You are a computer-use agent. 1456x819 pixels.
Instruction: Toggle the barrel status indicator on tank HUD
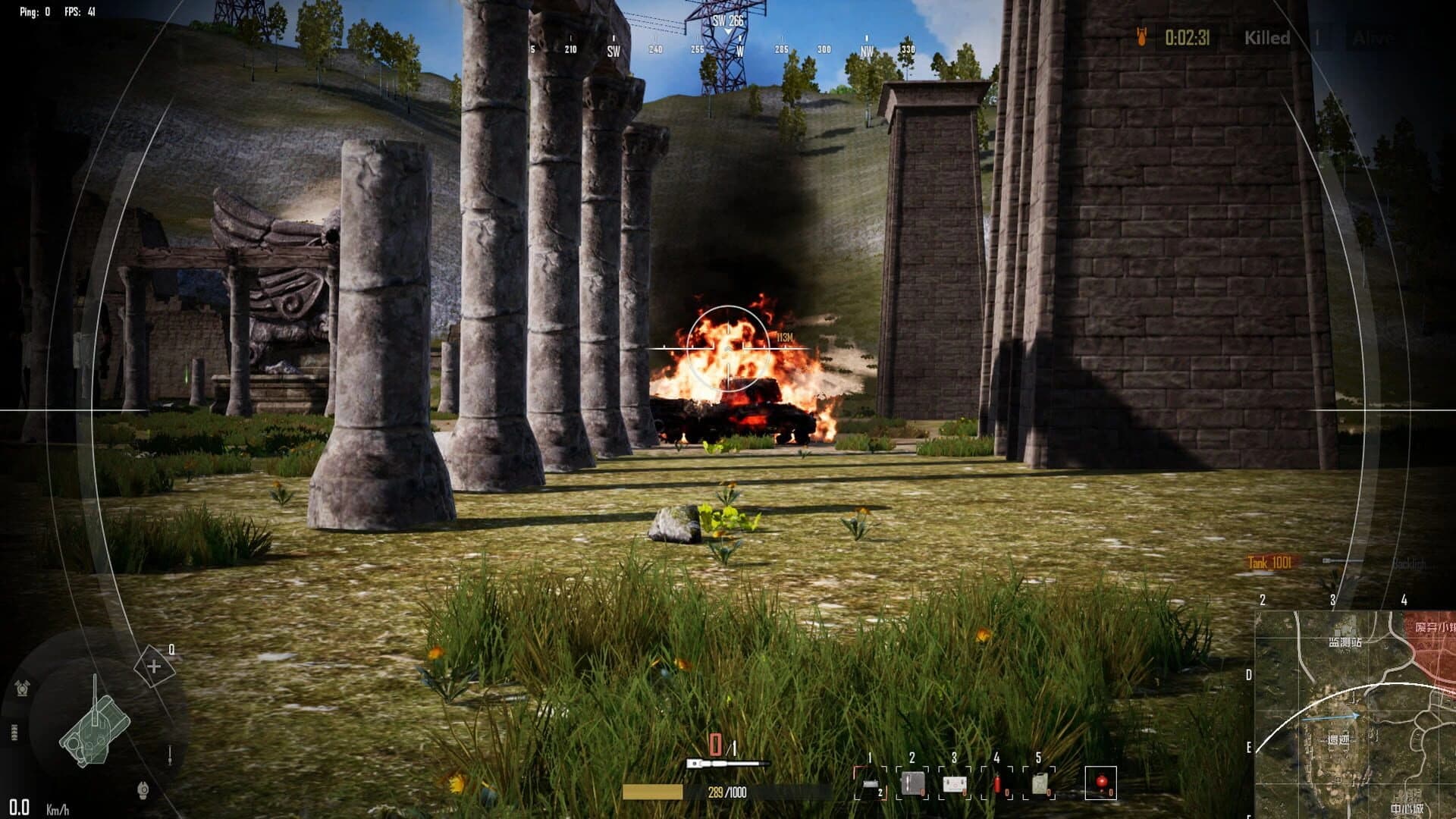pos(169,755)
